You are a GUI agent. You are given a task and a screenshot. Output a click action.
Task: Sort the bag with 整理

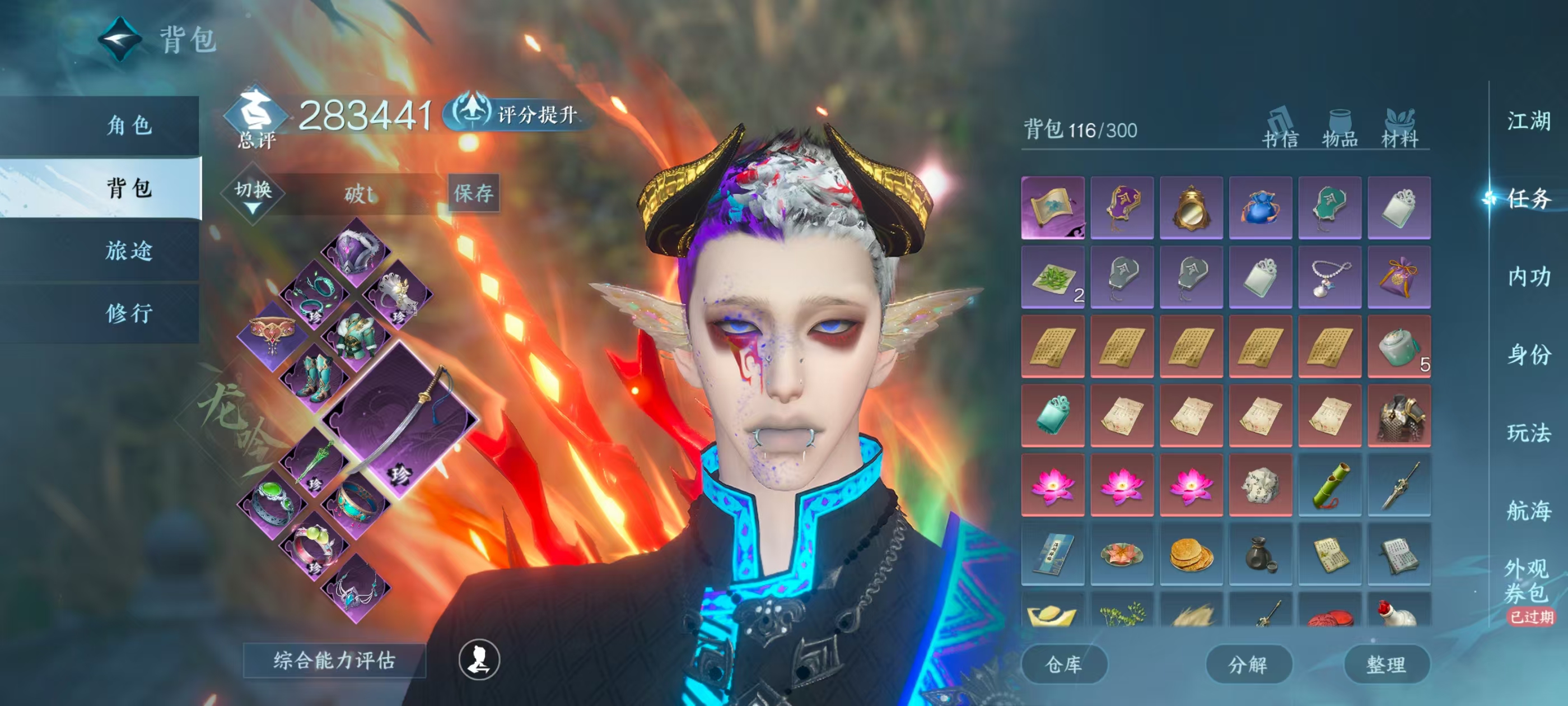pyautogui.click(x=1386, y=664)
